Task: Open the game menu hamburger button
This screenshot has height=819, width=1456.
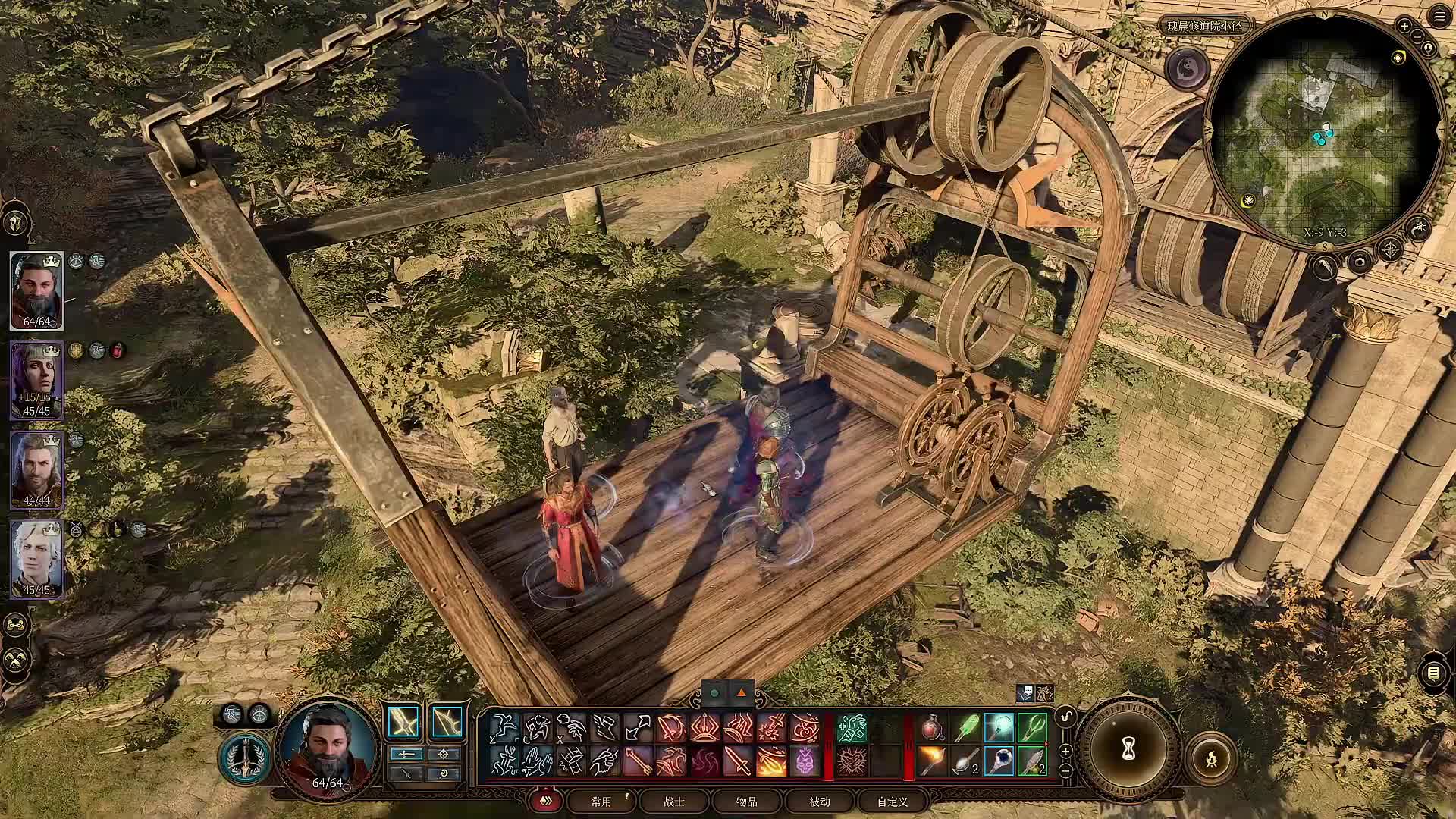Action: click(1439, 17)
